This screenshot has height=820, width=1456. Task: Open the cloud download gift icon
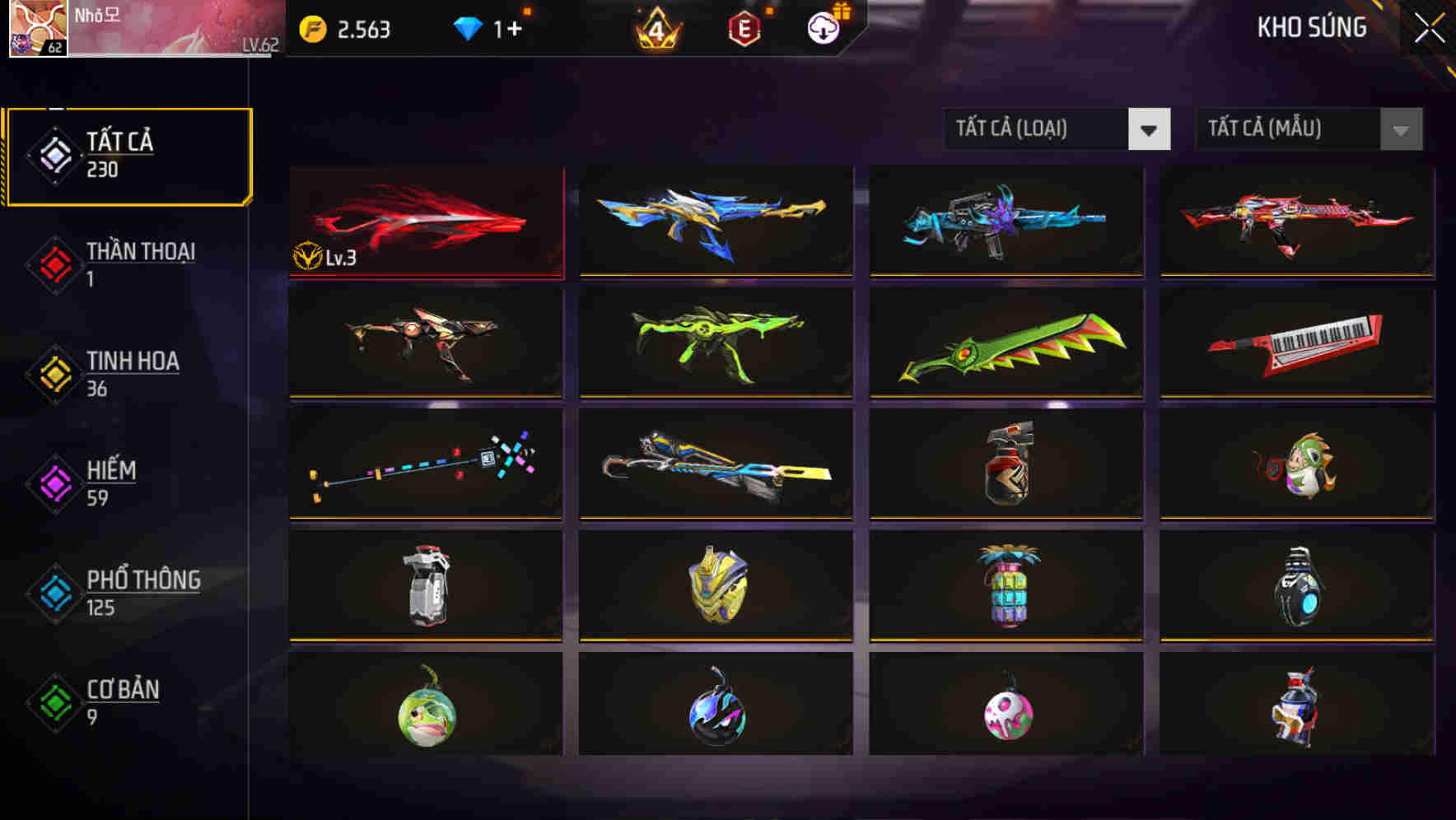coord(822,30)
